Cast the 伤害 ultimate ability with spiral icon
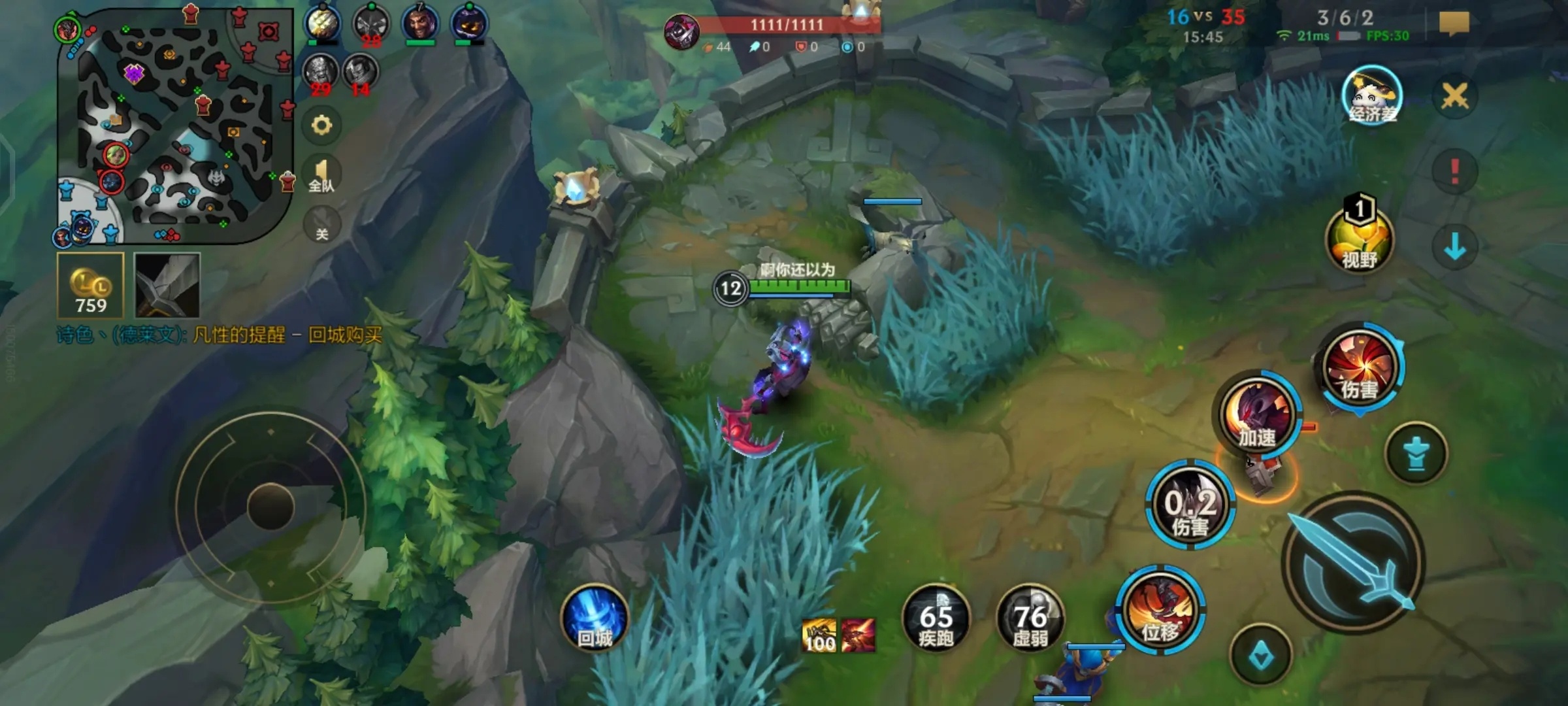The width and height of the screenshot is (1568, 706). tap(1360, 368)
